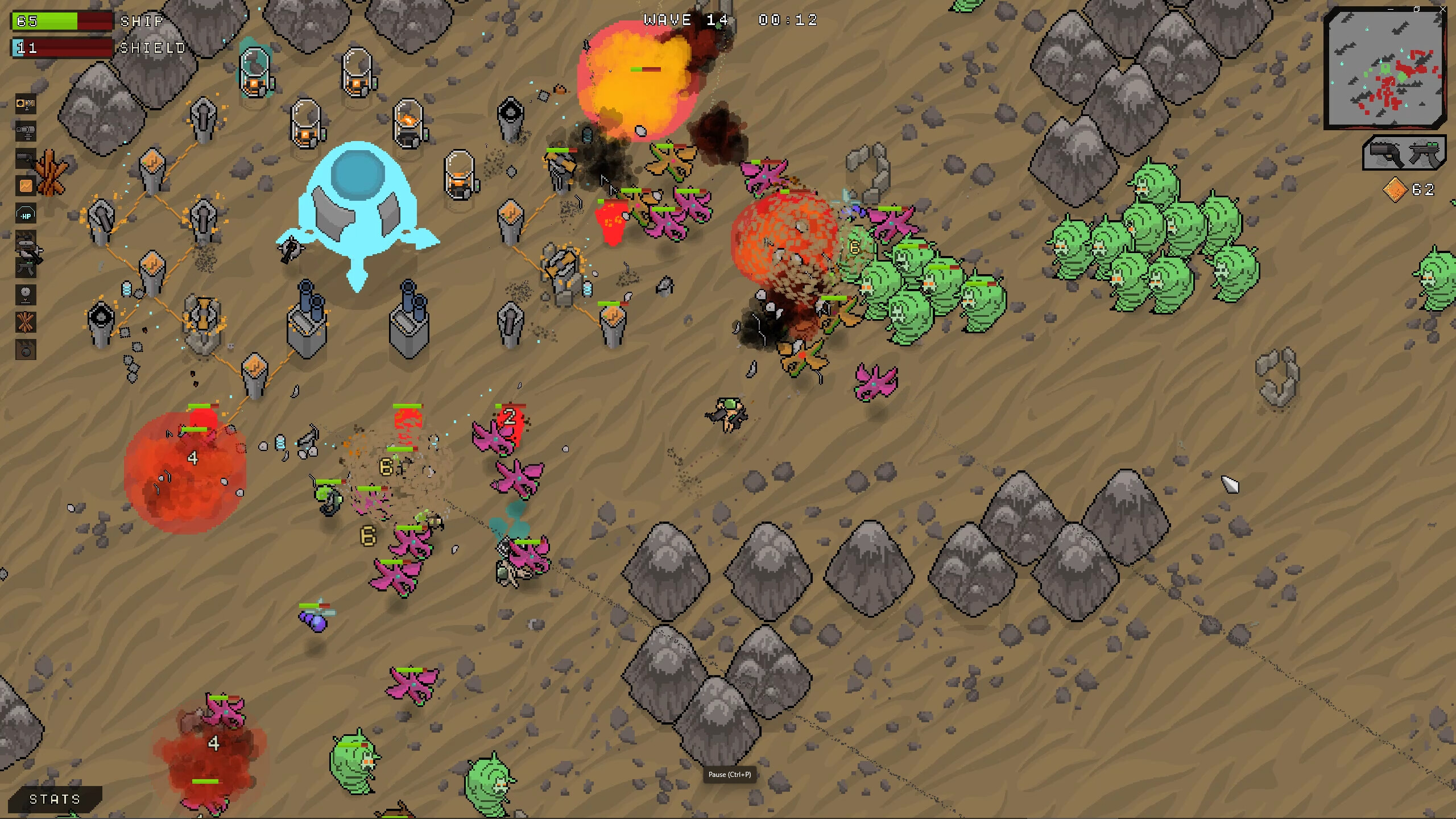Click the WAVE 14 header text
Image resolution: width=1456 pixels, height=819 pixels.
(x=685, y=20)
